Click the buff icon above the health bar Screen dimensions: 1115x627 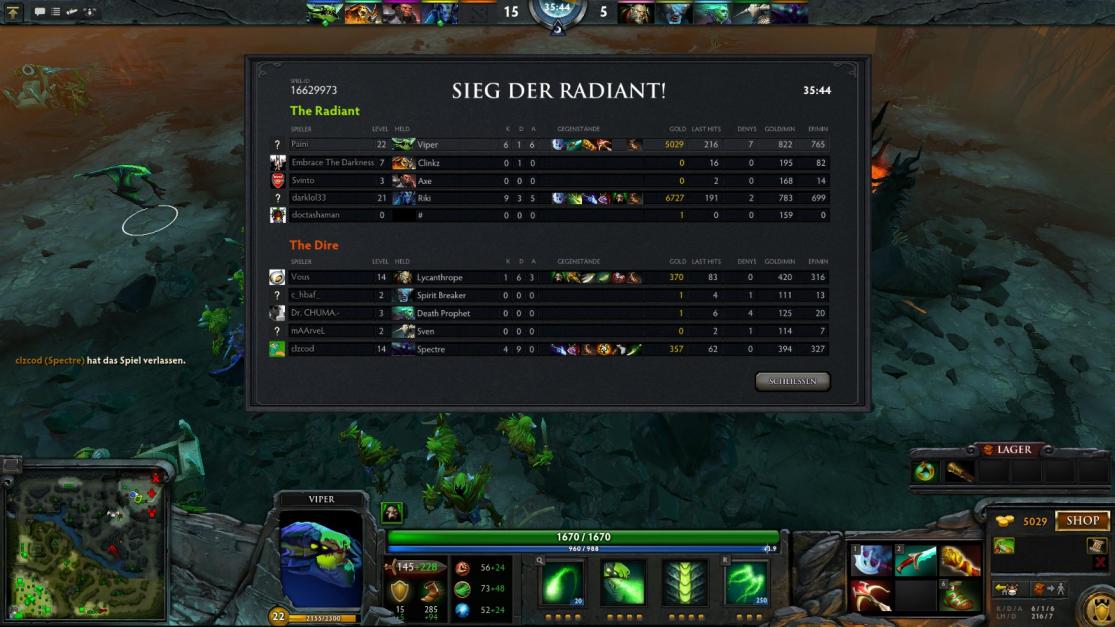[392, 512]
